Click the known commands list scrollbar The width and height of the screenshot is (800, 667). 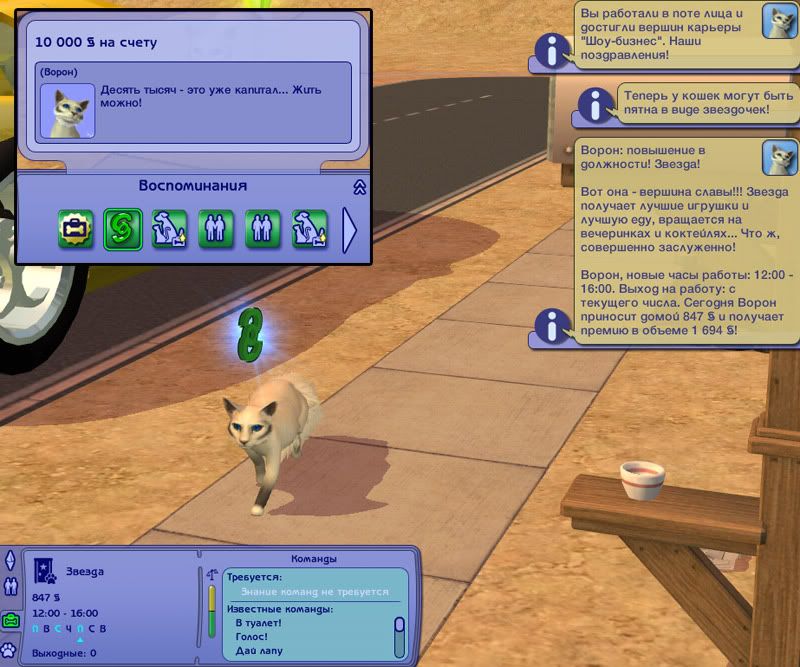(400, 636)
